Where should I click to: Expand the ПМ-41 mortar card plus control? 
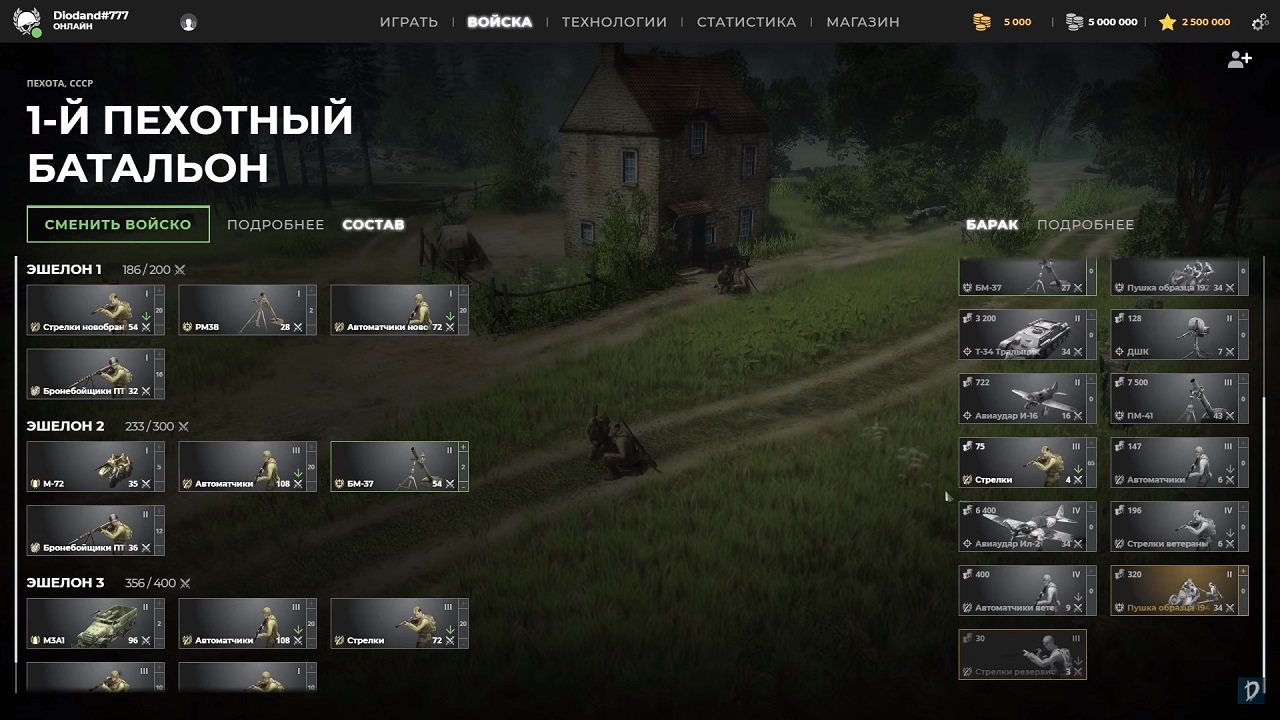pyautogui.click(x=1243, y=380)
